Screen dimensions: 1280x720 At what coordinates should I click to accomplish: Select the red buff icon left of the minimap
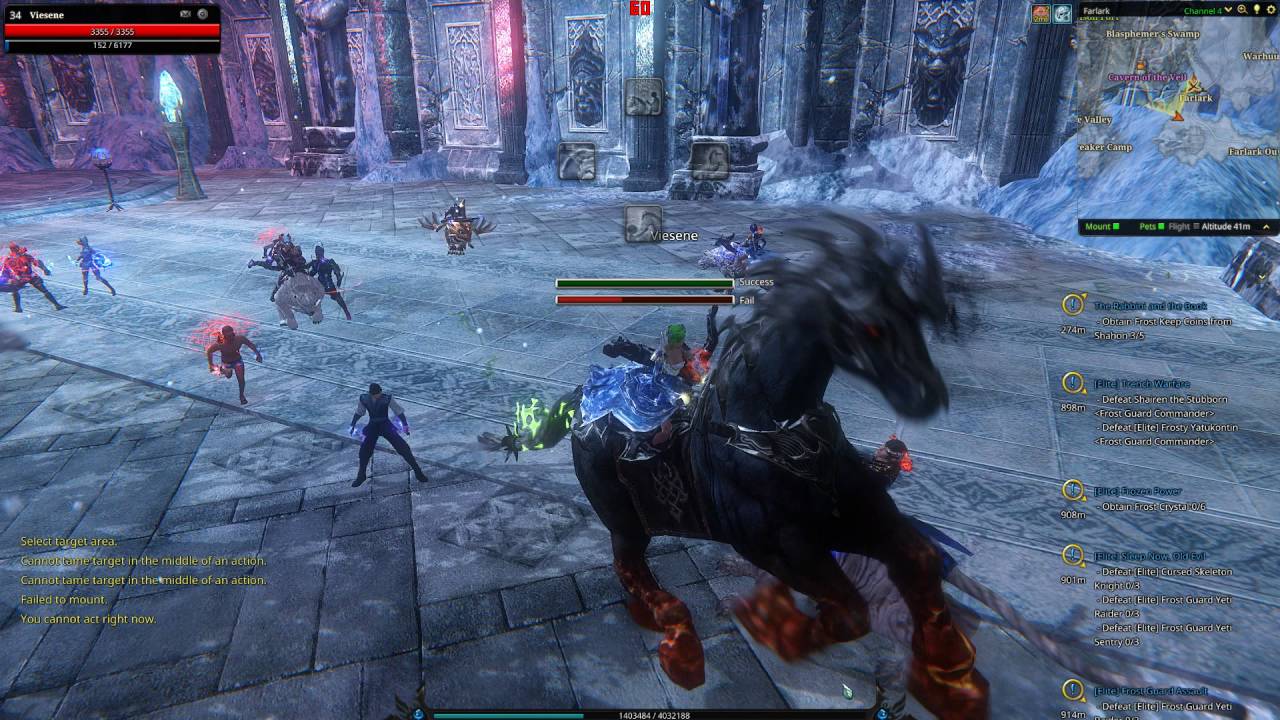pyautogui.click(x=1041, y=13)
